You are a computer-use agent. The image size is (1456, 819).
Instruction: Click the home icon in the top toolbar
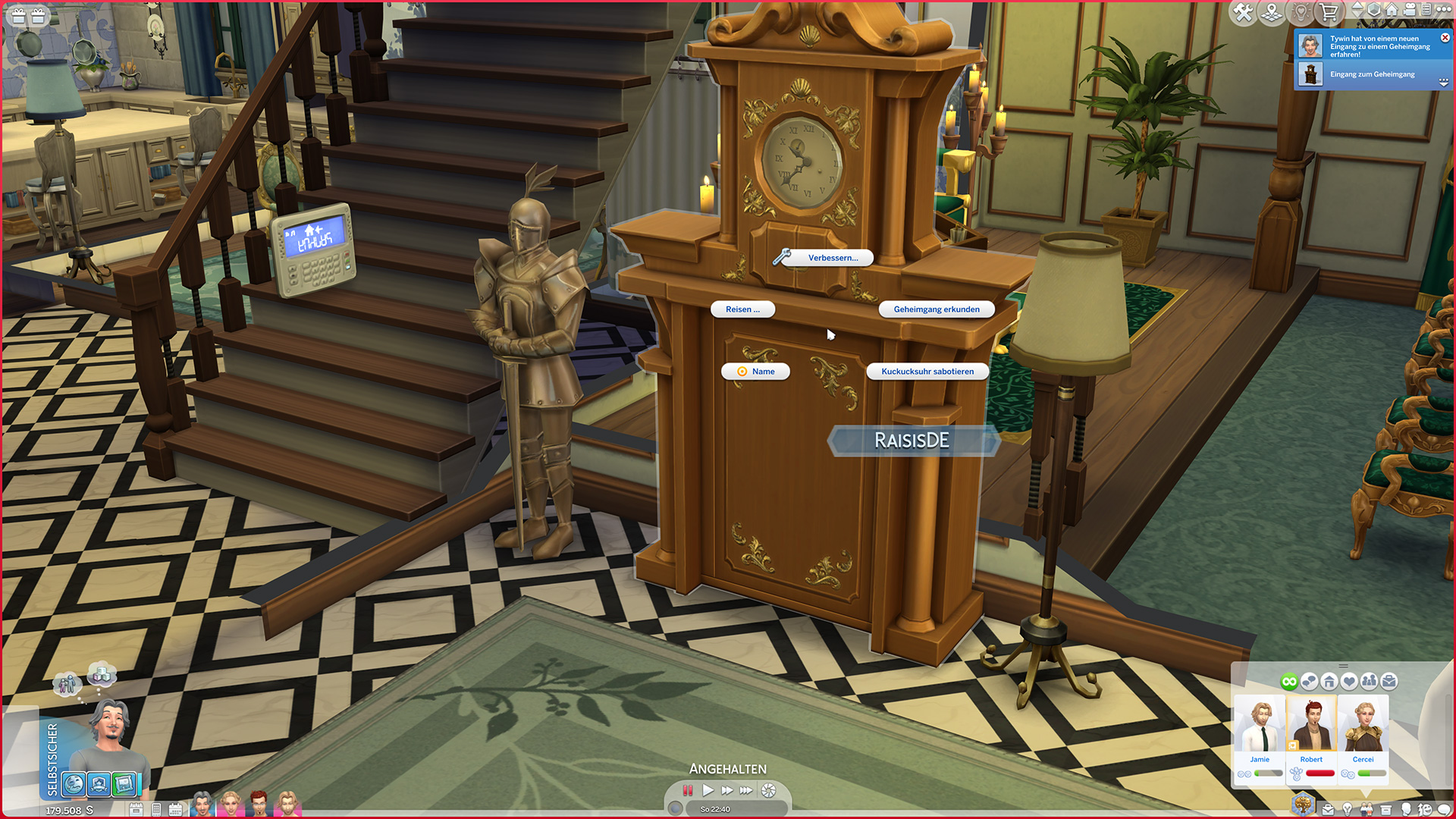(1392, 10)
